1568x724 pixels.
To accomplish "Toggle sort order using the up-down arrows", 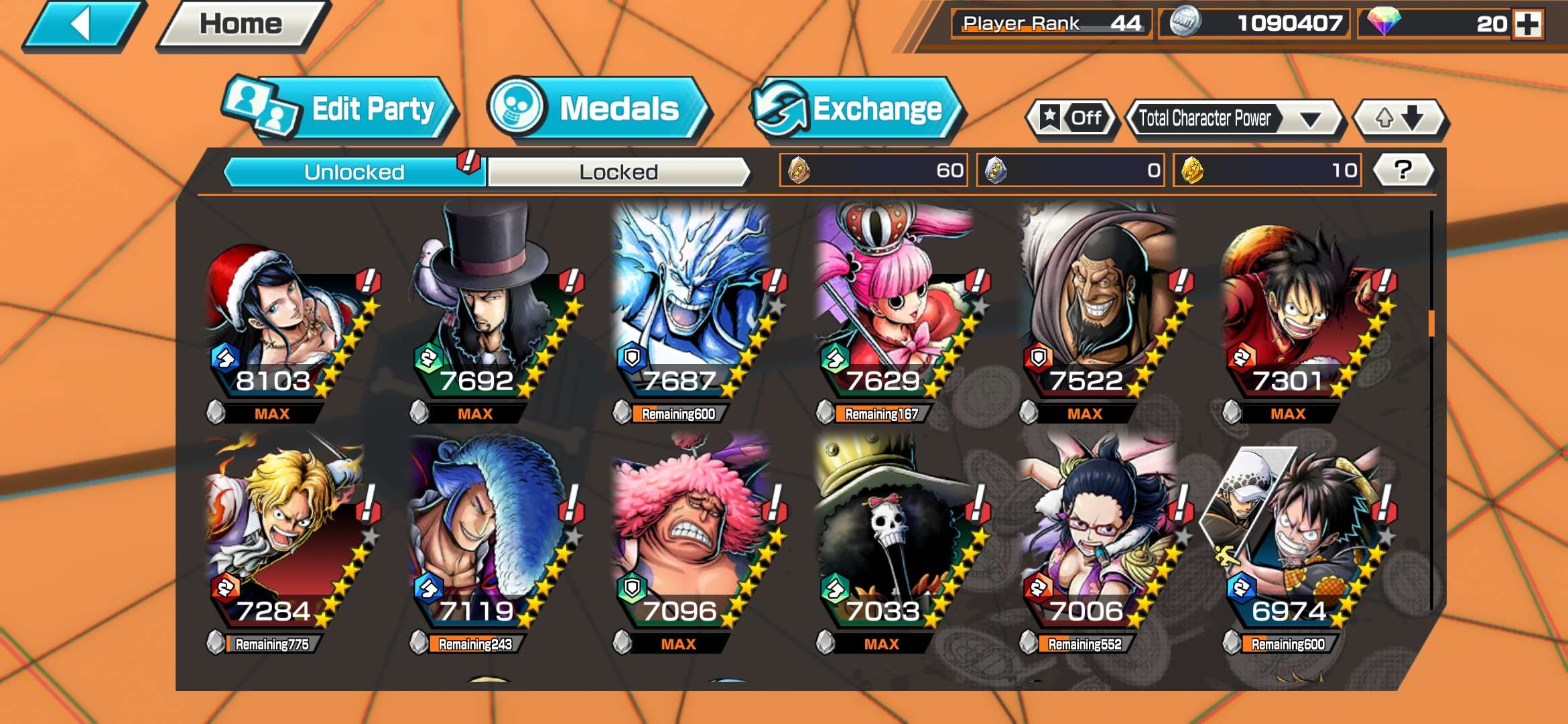I will click(1399, 117).
